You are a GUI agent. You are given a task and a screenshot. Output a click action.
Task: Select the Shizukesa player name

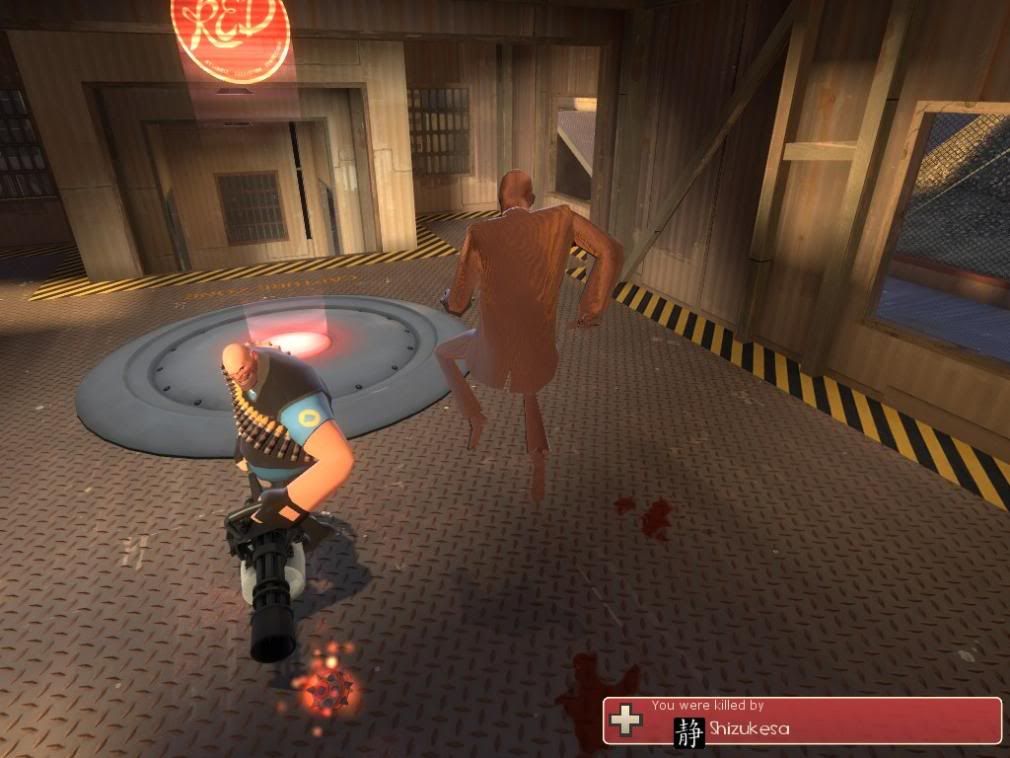pyautogui.click(x=749, y=729)
